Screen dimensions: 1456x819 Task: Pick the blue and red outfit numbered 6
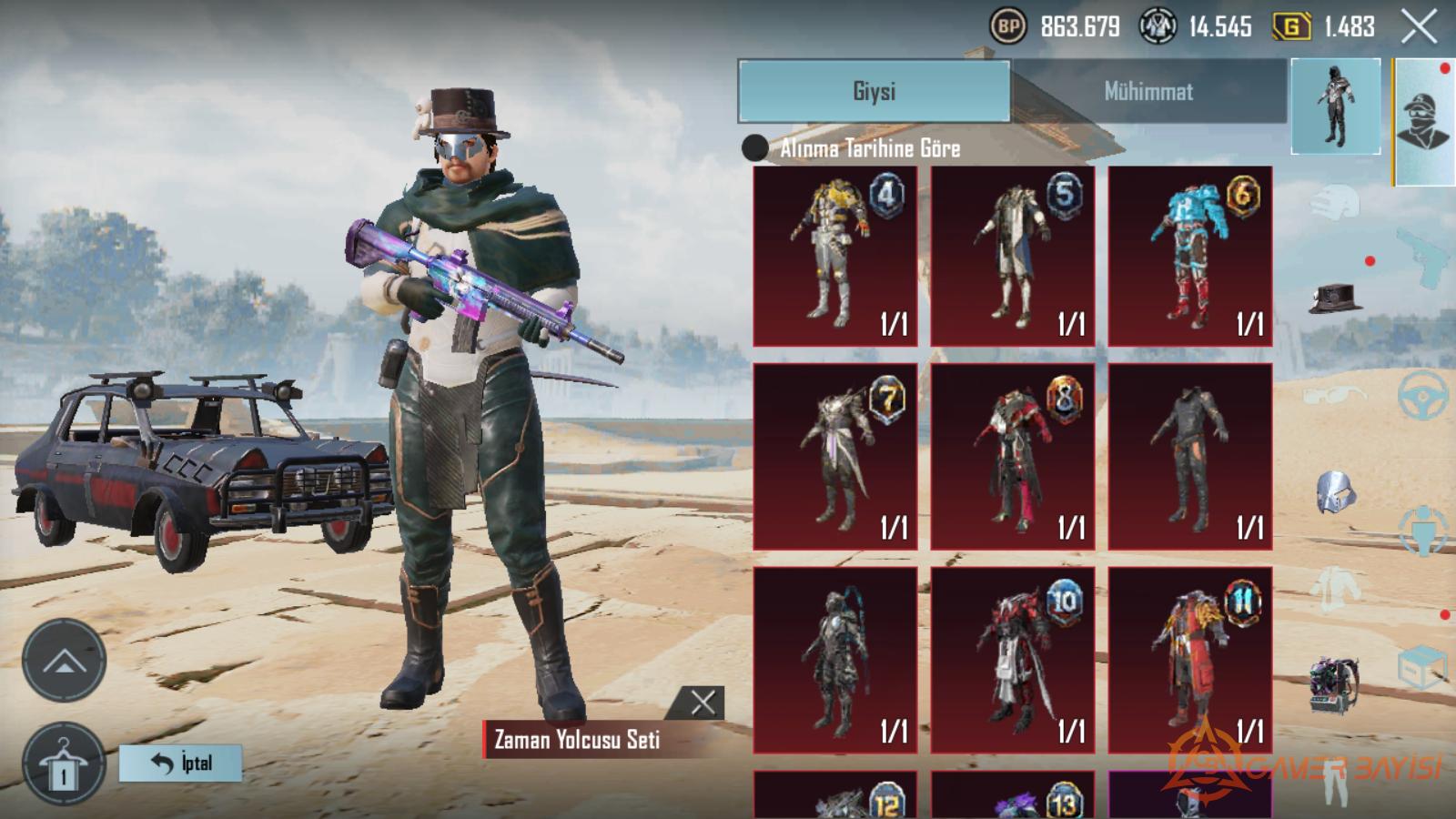[x=1190, y=256]
